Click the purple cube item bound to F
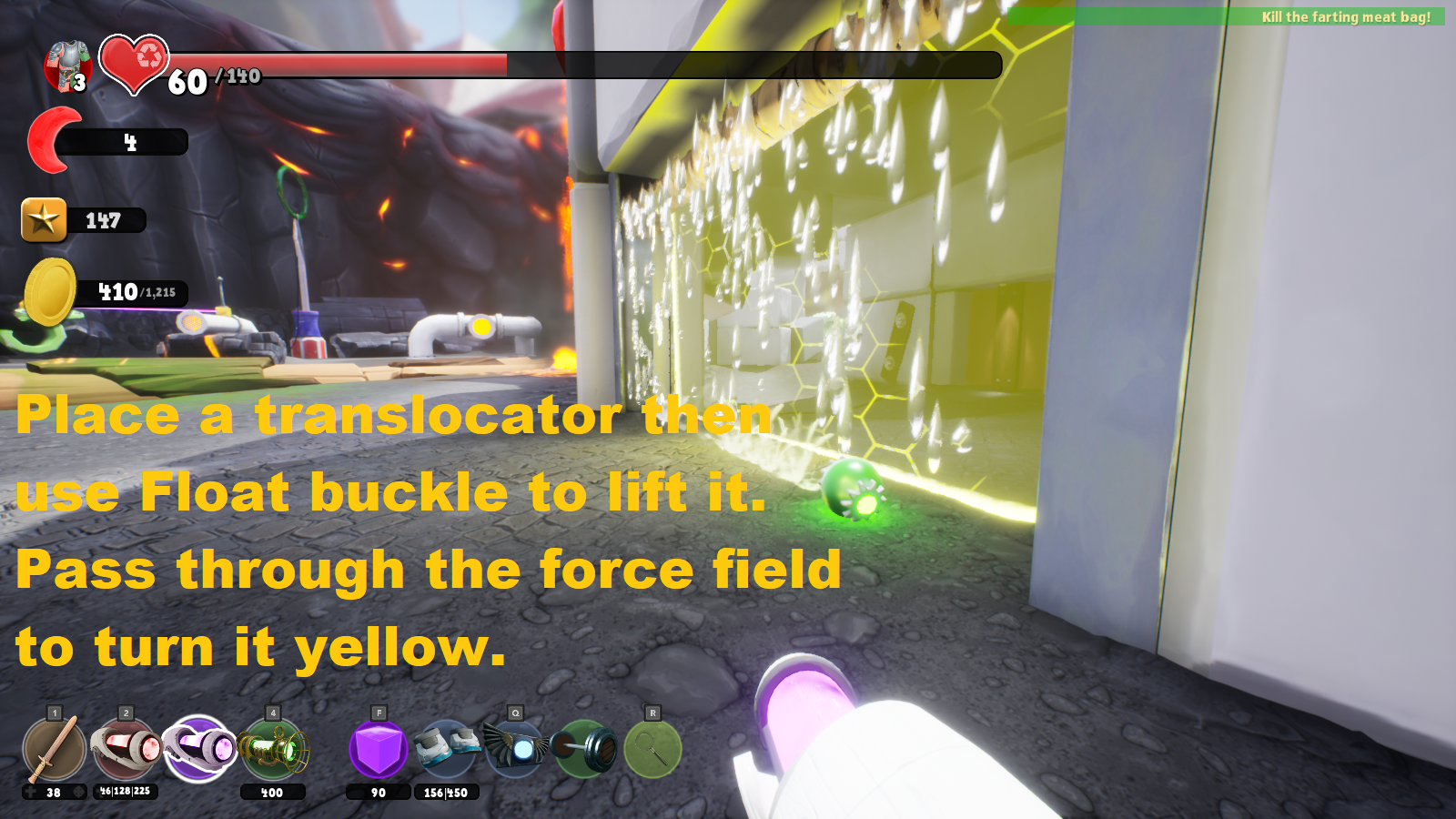Screen dimensions: 1456x819 click(x=378, y=749)
